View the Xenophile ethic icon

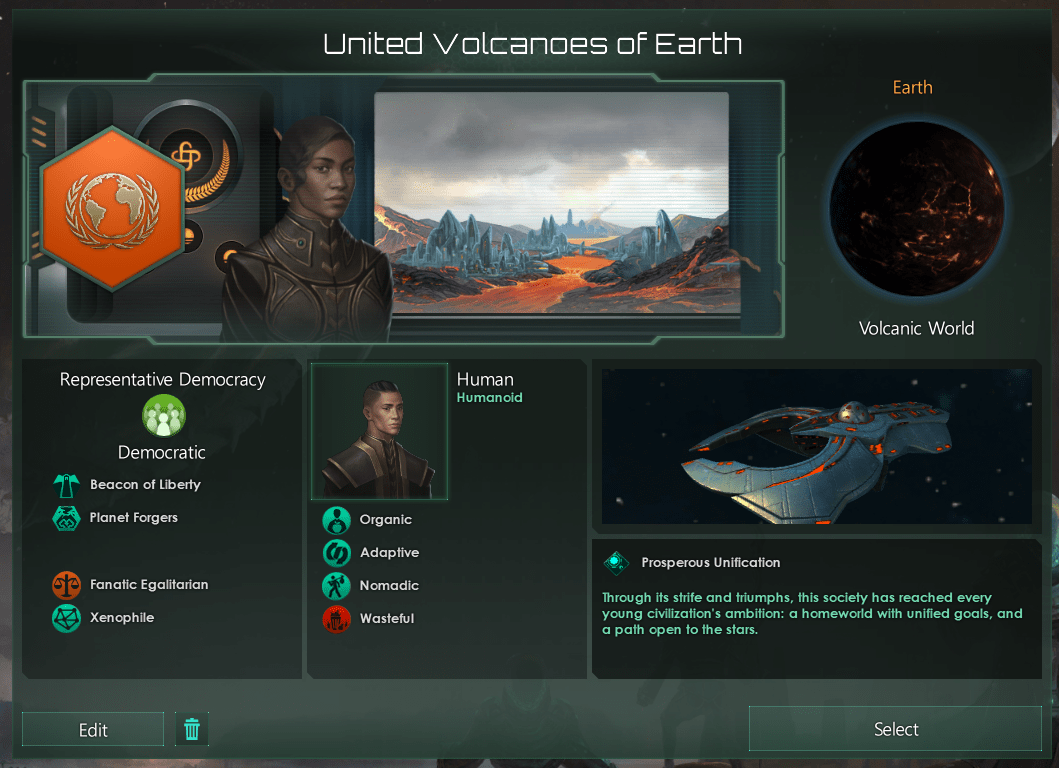click(x=66, y=618)
